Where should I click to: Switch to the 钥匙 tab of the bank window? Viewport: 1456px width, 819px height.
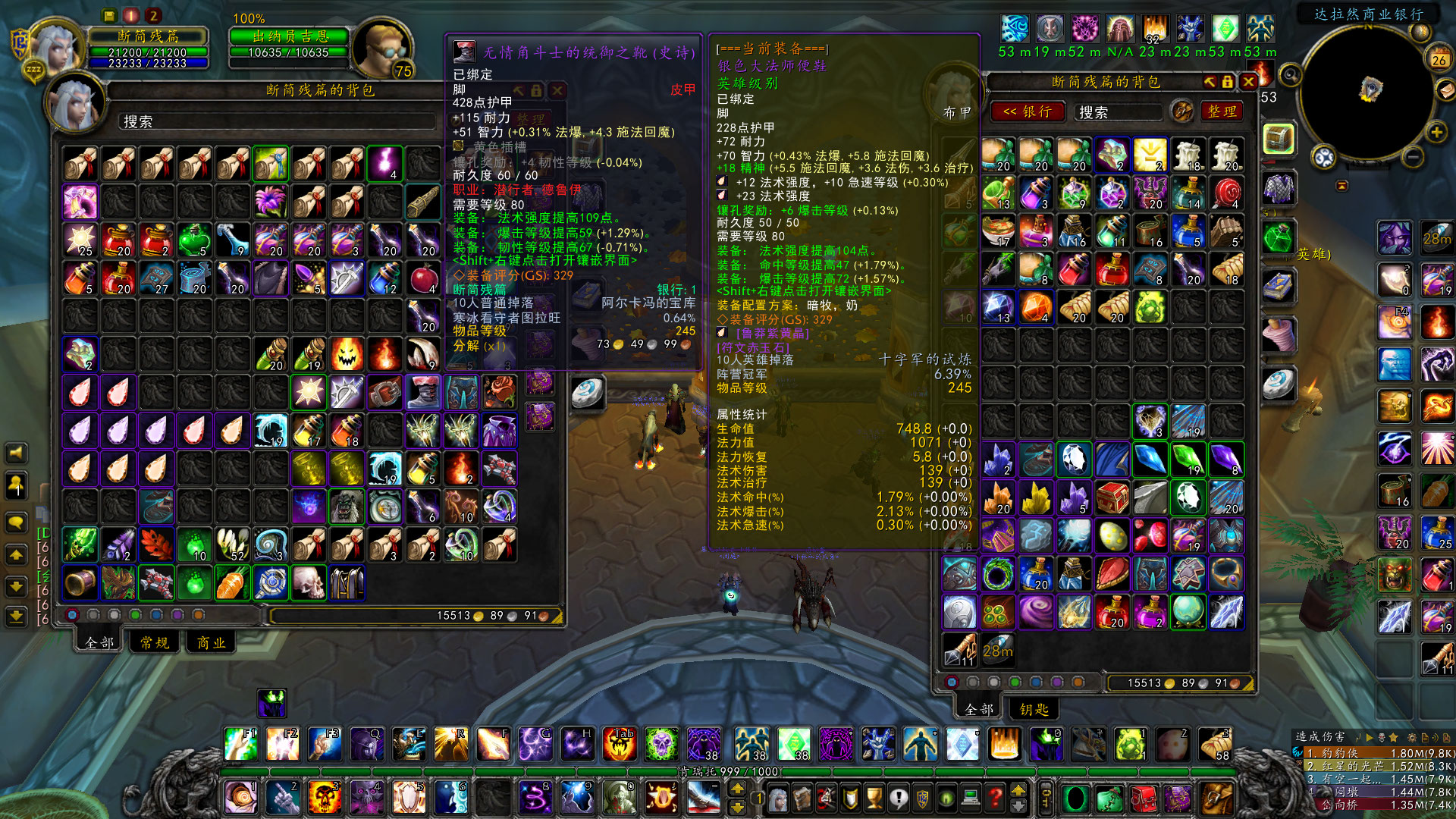click(x=1034, y=709)
